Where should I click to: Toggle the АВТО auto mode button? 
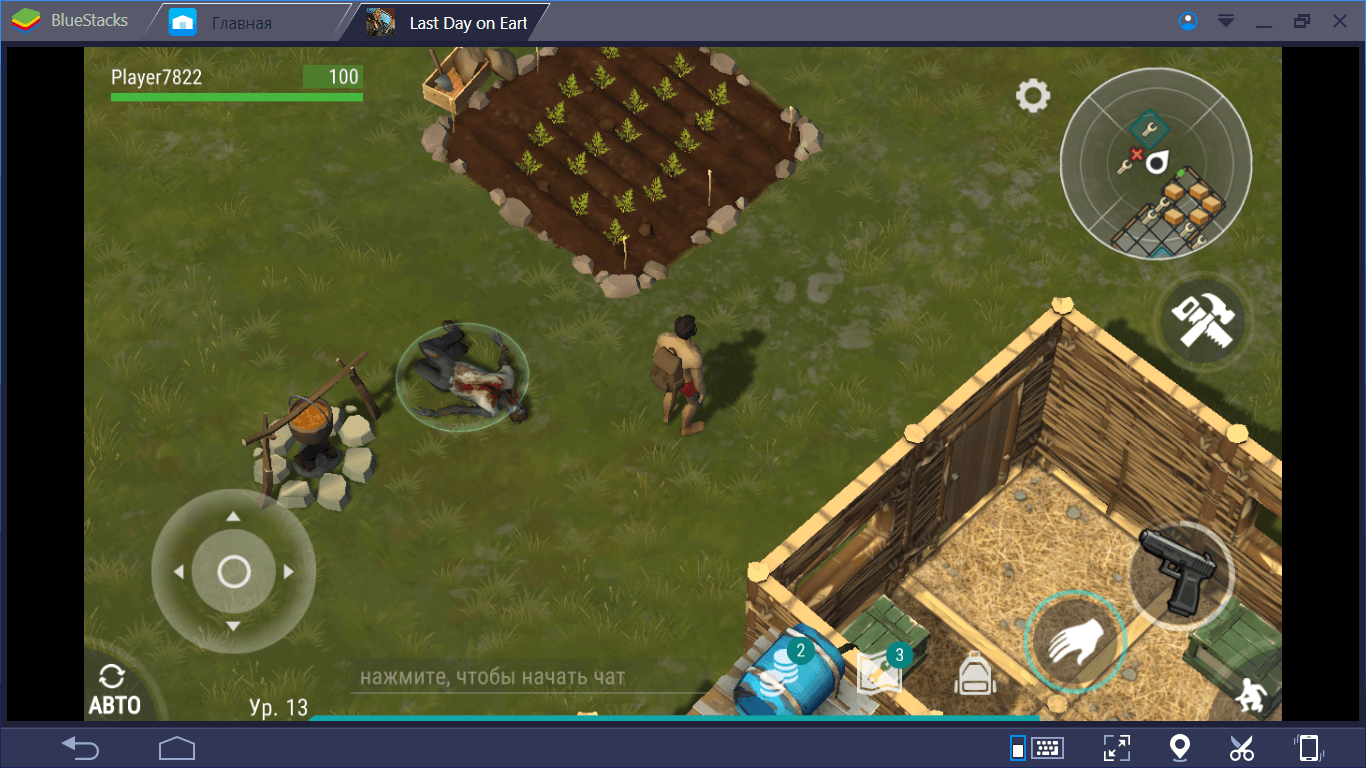(114, 690)
